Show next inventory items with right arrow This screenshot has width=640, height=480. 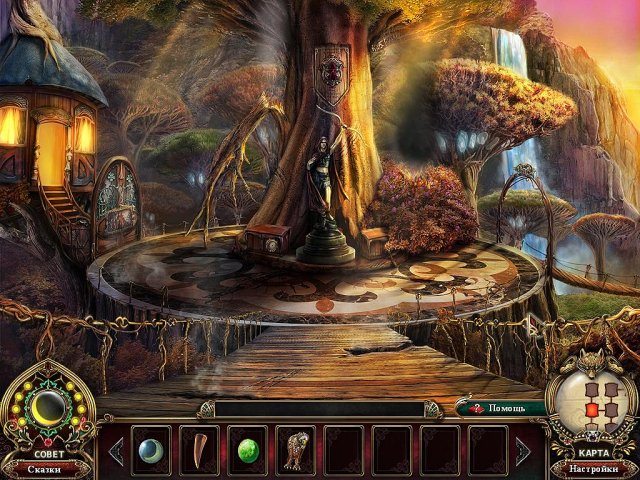(523, 451)
